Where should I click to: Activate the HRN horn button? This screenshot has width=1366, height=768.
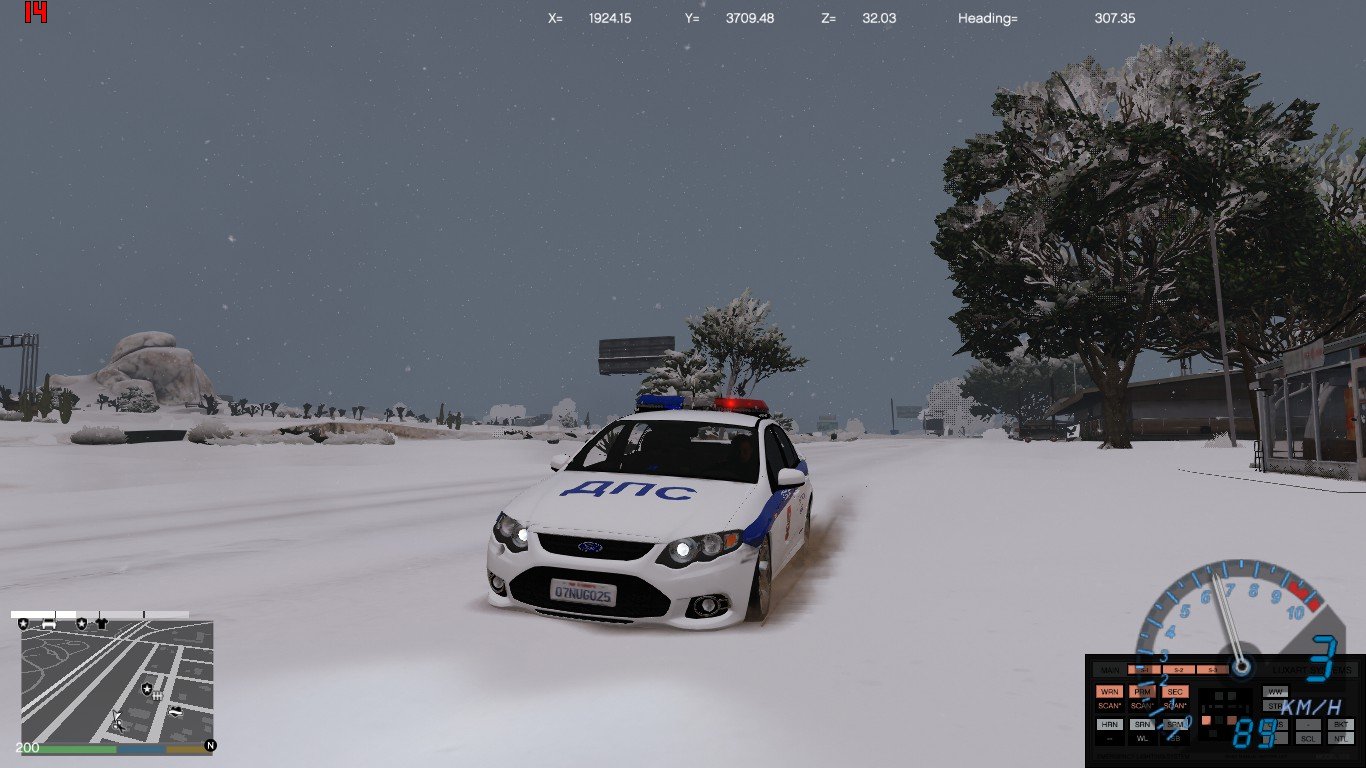pyautogui.click(x=1109, y=724)
